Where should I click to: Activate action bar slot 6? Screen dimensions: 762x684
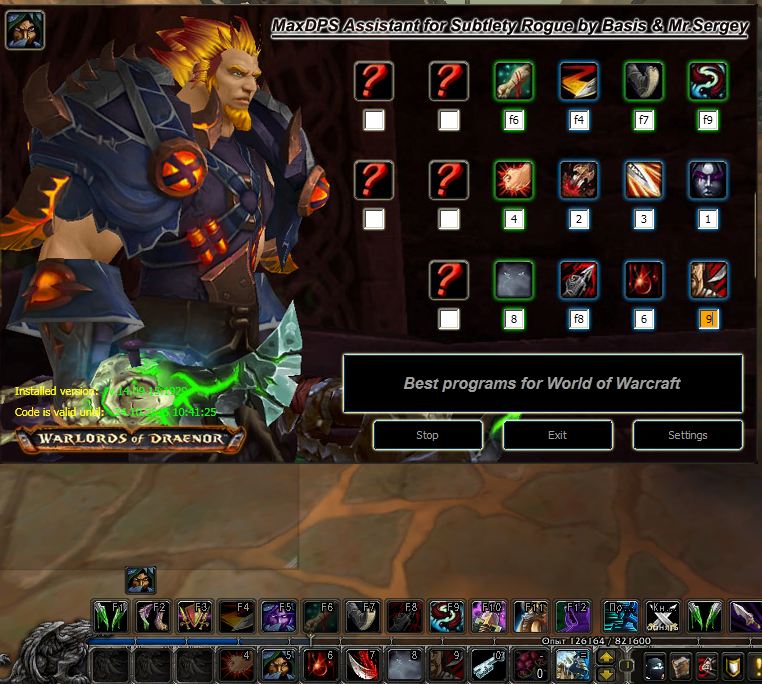click(x=319, y=665)
